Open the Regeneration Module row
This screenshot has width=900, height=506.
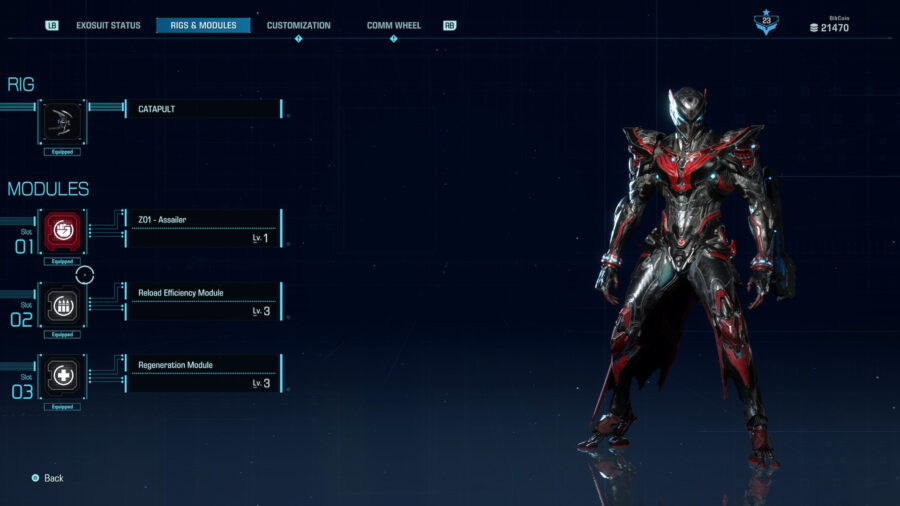[x=203, y=374]
